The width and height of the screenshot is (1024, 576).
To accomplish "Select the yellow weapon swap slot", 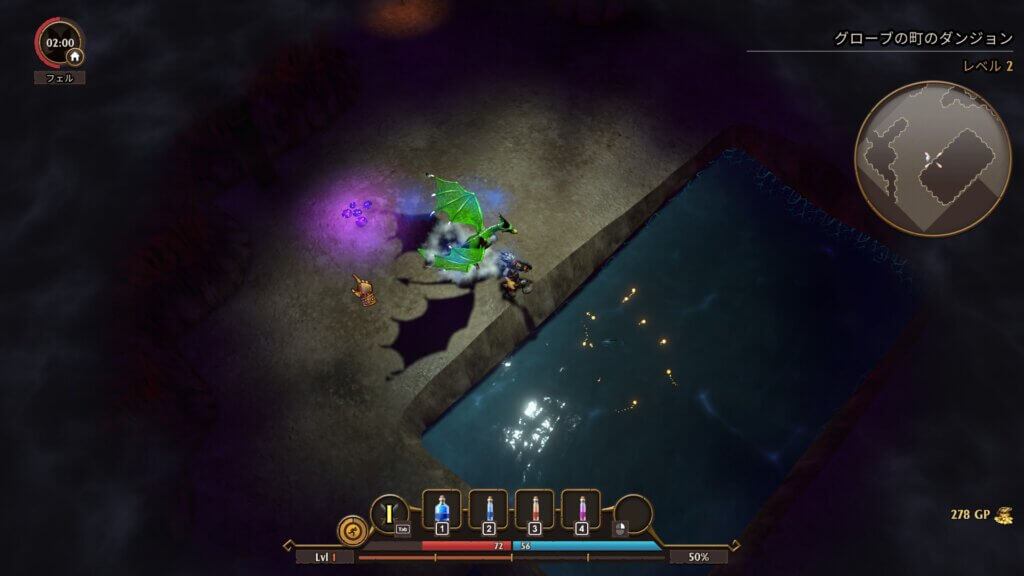I will point(388,513).
